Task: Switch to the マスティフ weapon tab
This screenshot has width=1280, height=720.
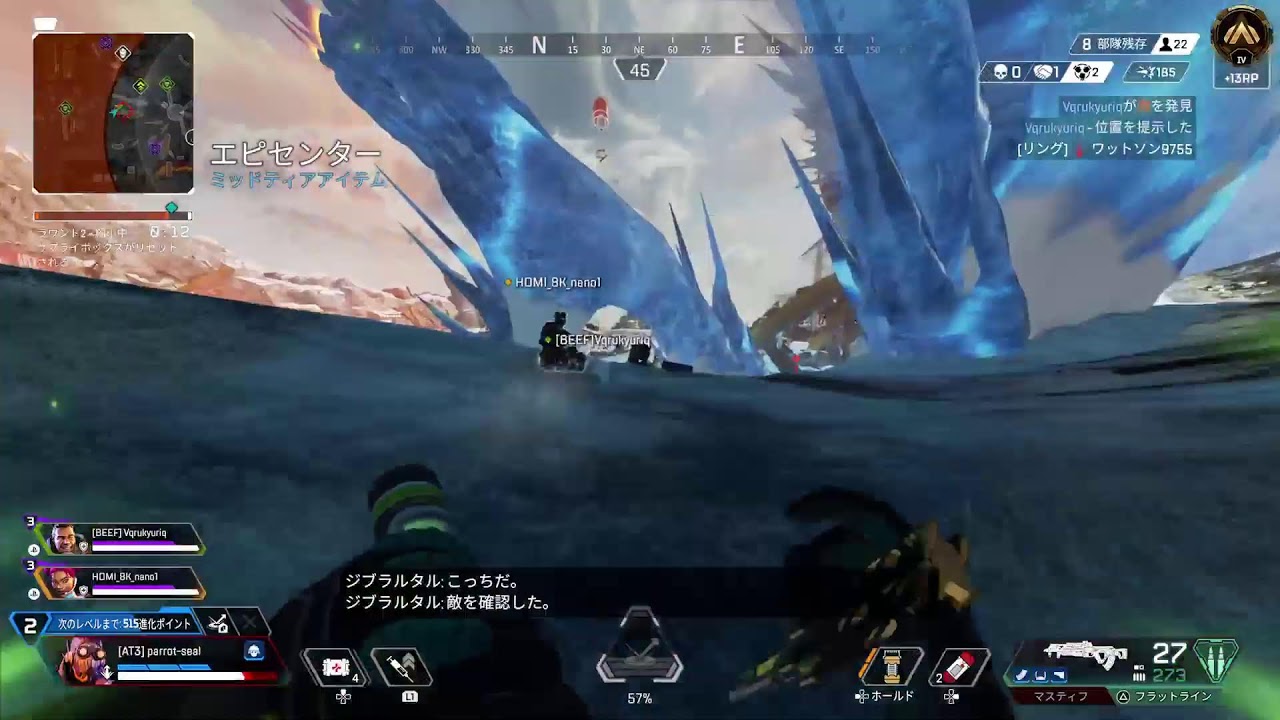Action: point(1061,695)
